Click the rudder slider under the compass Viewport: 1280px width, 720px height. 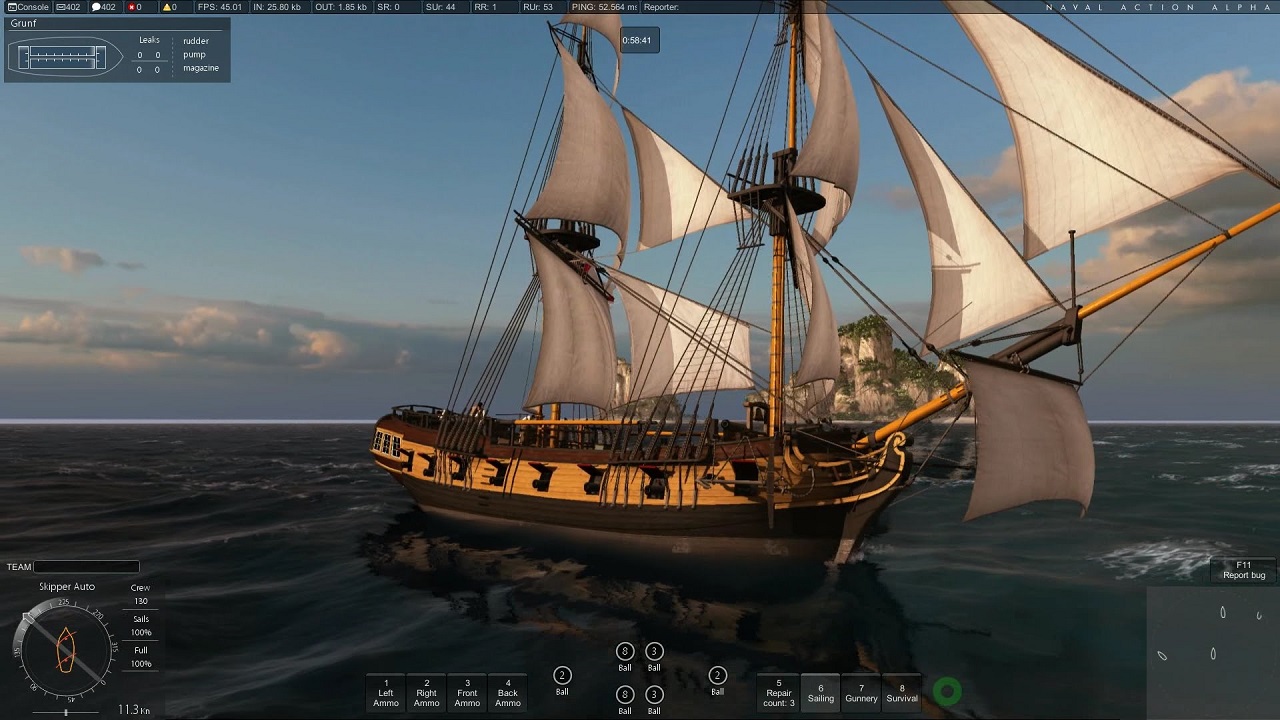pyautogui.click(x=66, y=712)
